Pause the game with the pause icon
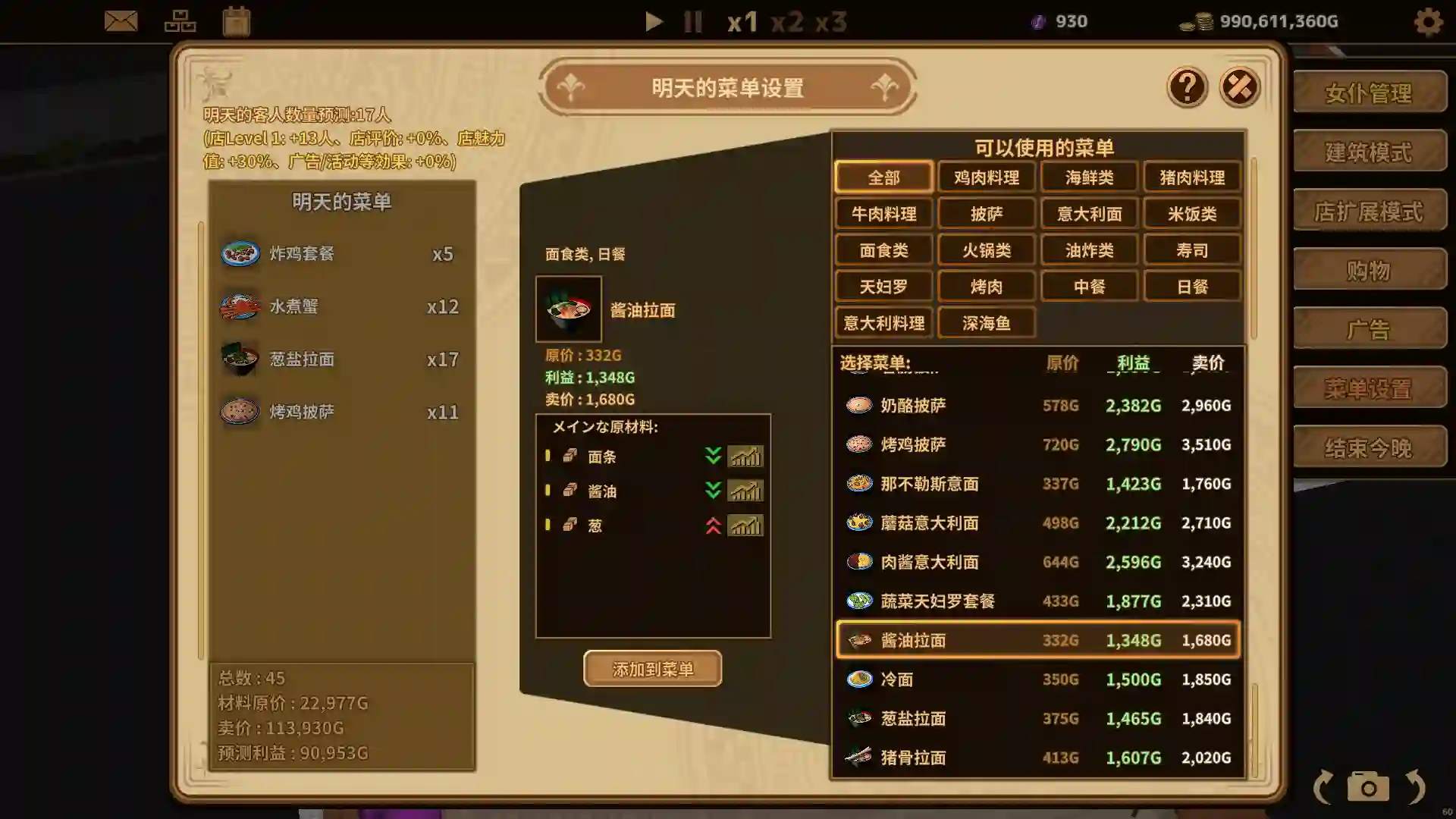 tap(692, 21)
